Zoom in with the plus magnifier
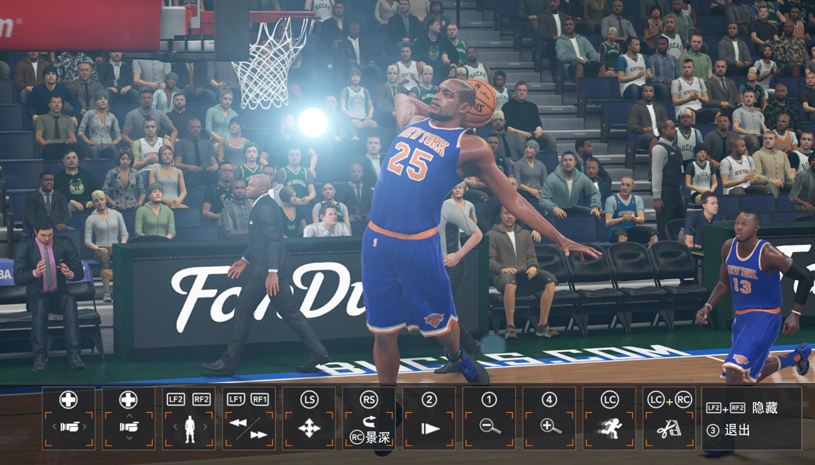815x465 pixels. tap(549, 418)
